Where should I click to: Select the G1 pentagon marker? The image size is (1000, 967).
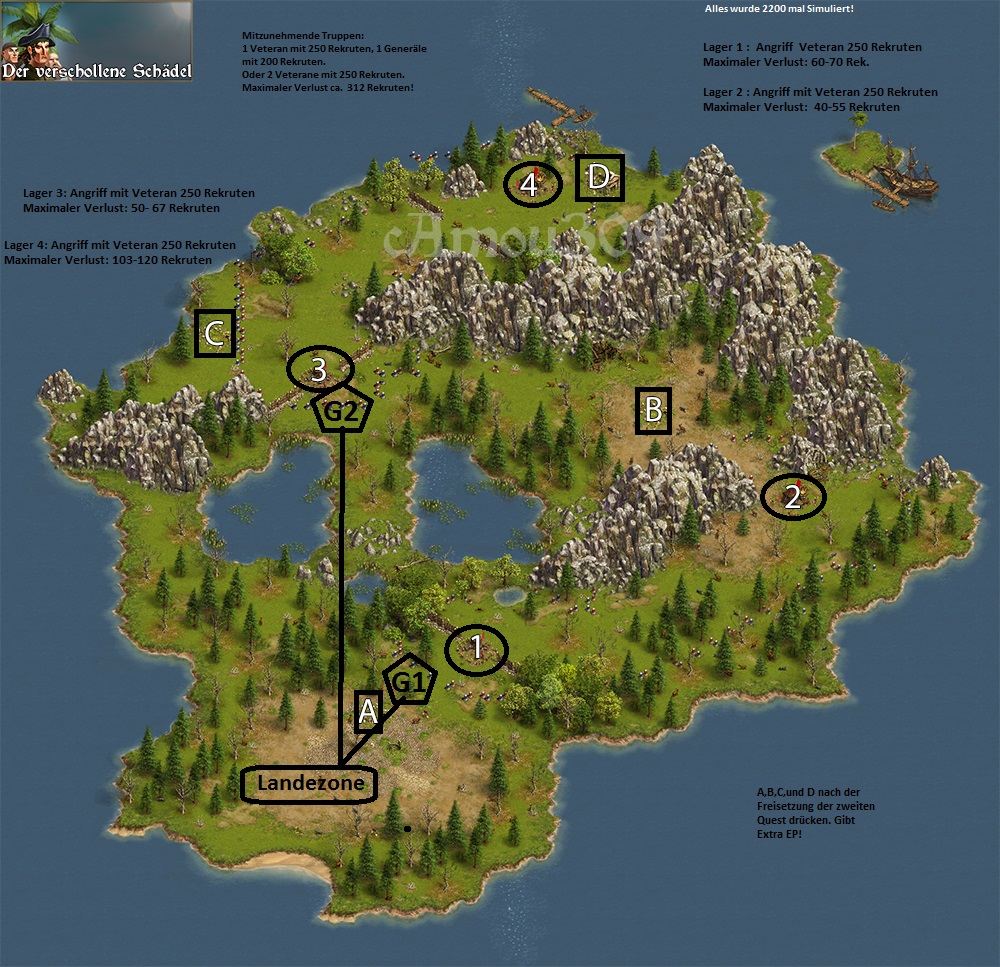pyautogui.click(x=410, y=683)
